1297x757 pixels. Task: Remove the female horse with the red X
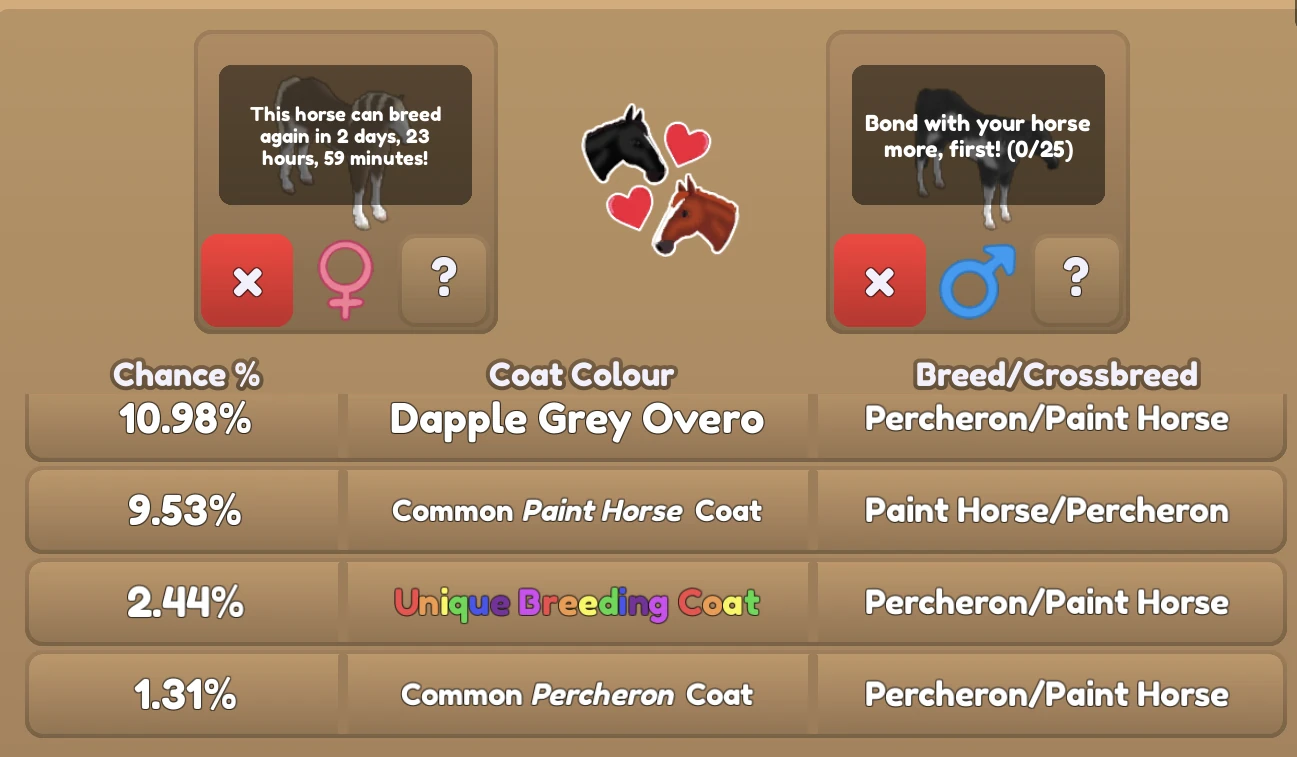[247, 281]
